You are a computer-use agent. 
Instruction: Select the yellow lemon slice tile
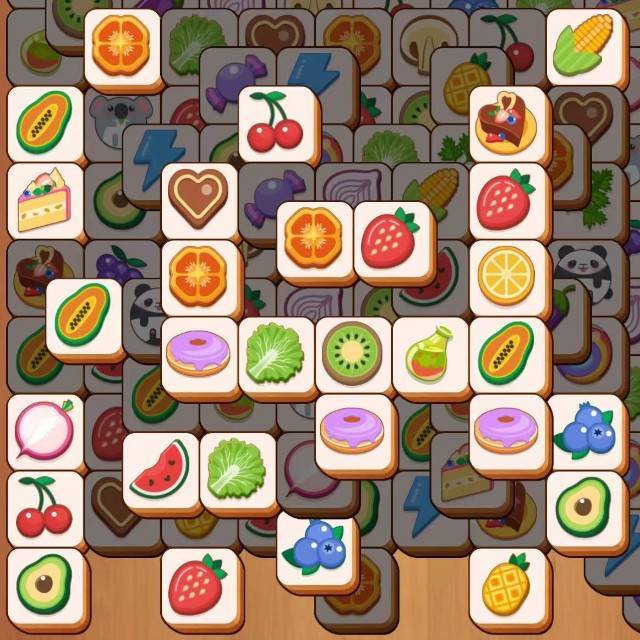[507, 275]
